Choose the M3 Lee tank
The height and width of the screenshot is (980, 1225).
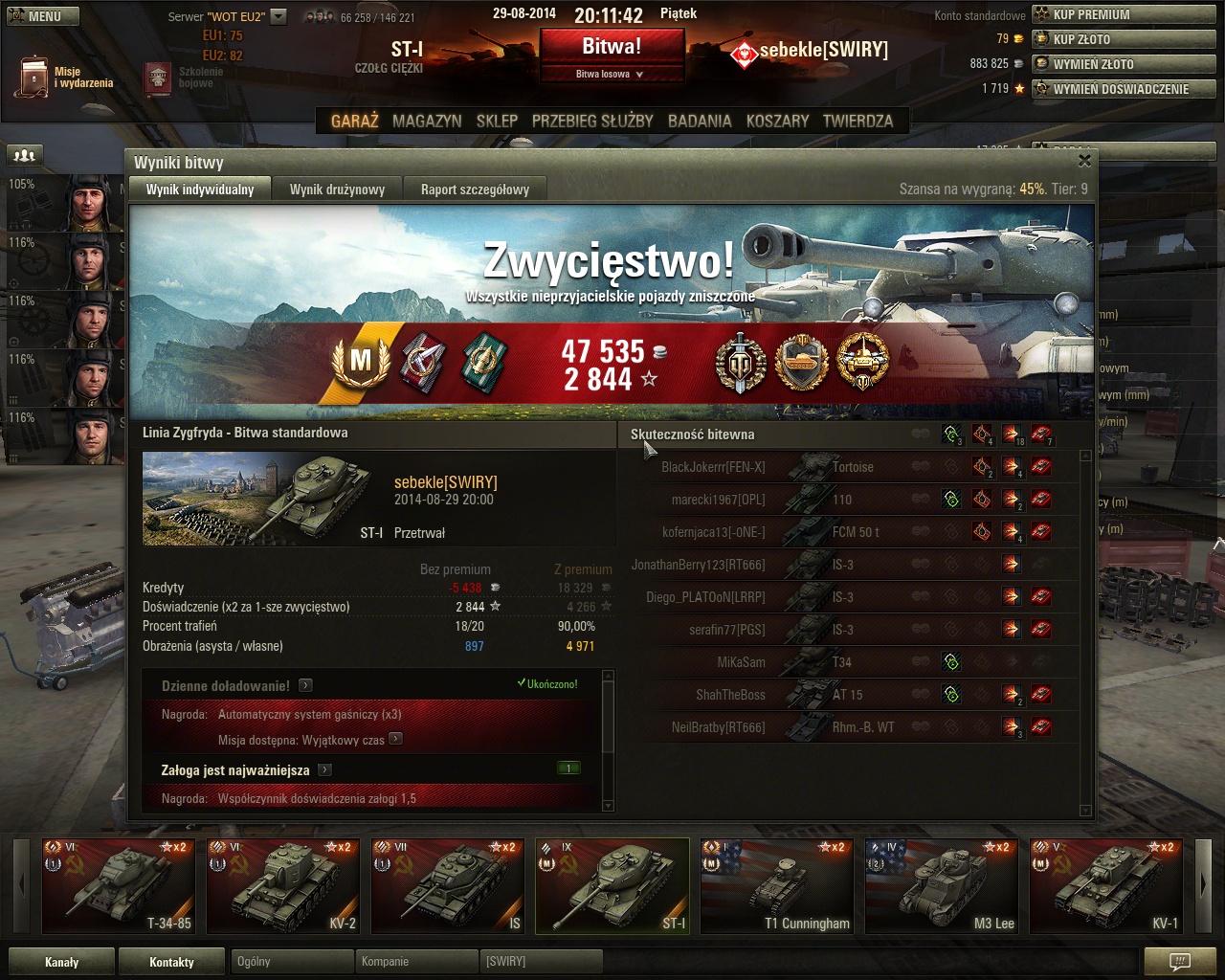943,886
